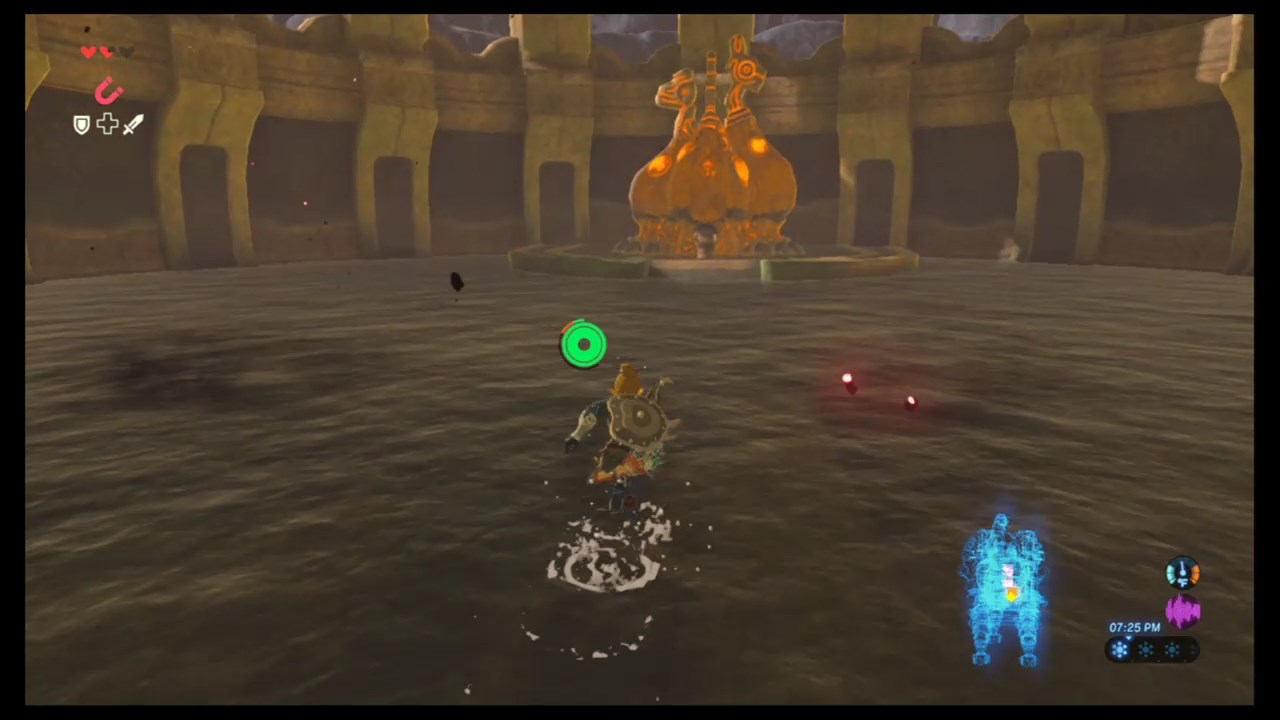Click the 07:25 PM clock display
Screen dimensions: 1280x720
(1135, 627)
